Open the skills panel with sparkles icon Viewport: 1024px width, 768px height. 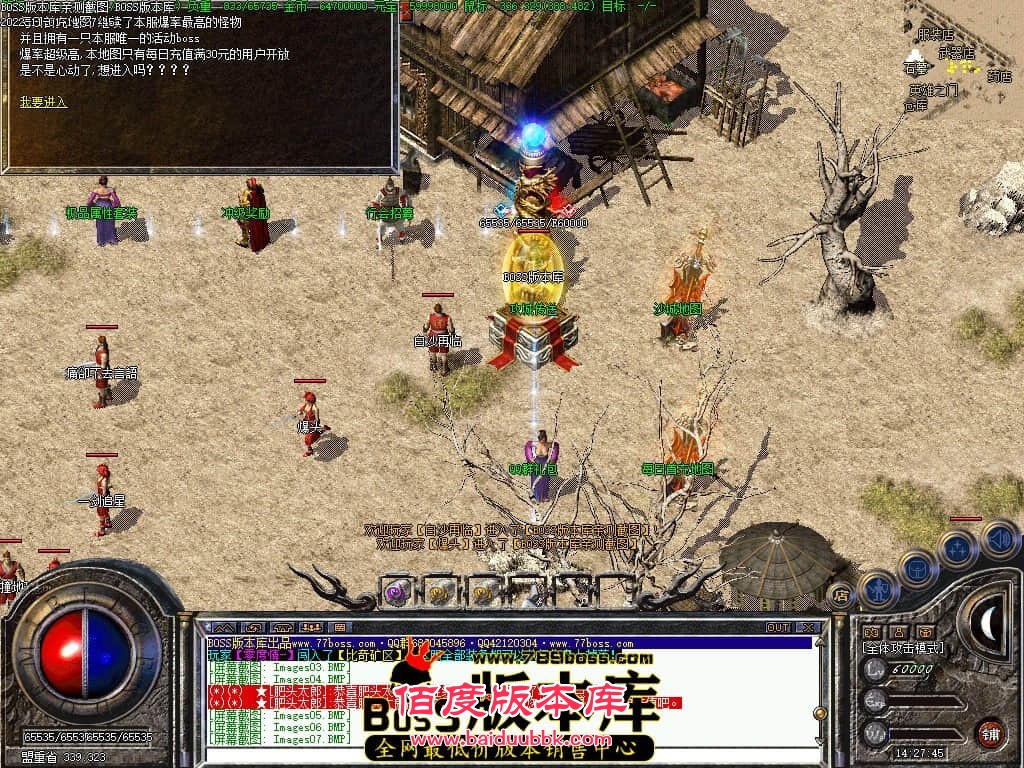[957, 548]
